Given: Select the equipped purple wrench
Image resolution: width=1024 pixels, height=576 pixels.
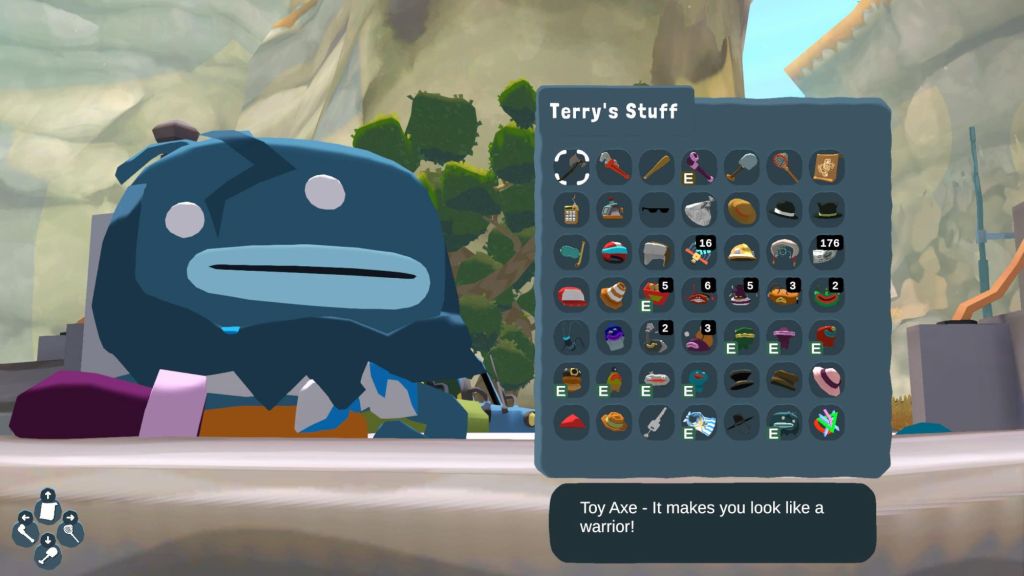Looking at the screenshot, I should (699, 166).
